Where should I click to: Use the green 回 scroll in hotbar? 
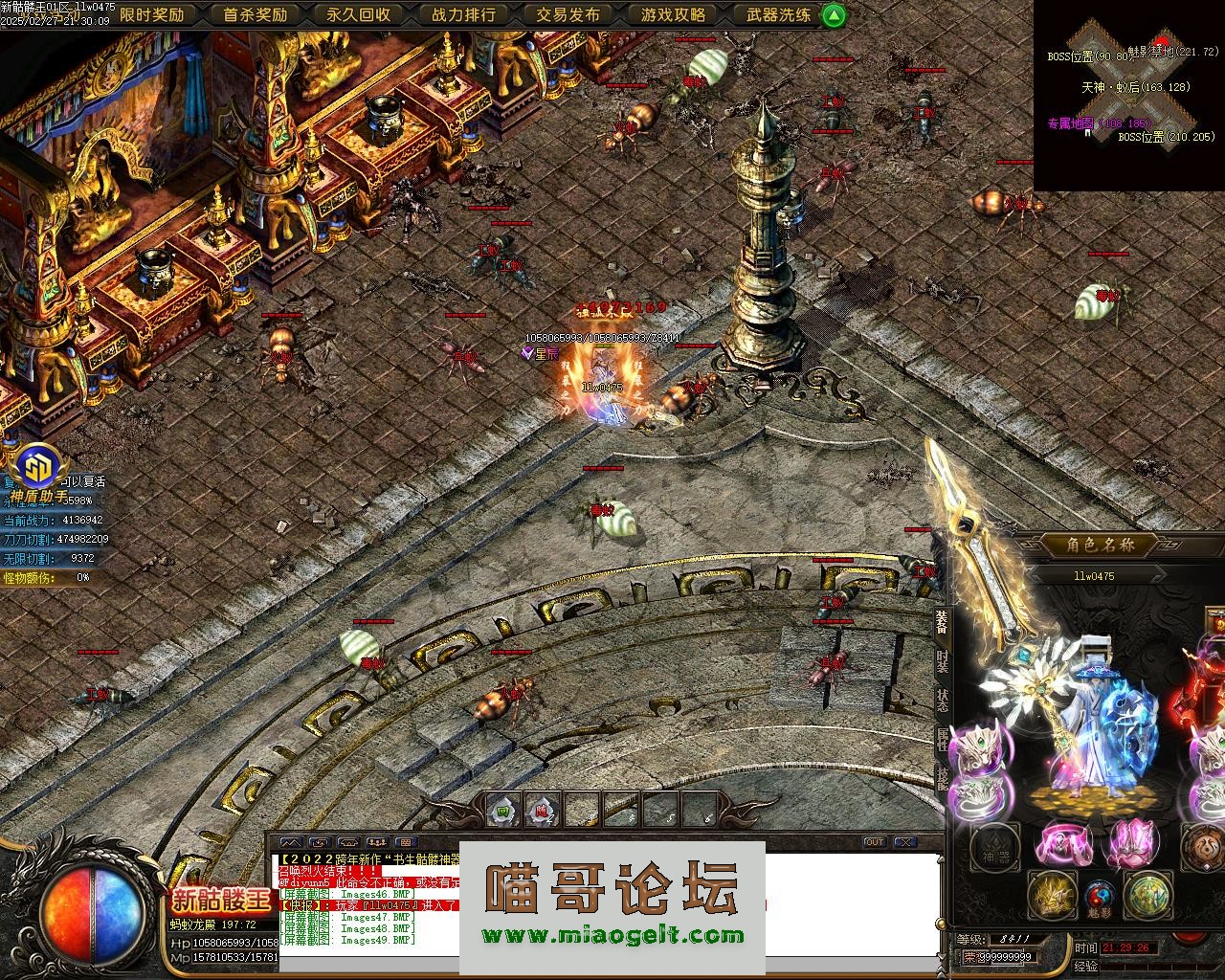pos(503,811)
